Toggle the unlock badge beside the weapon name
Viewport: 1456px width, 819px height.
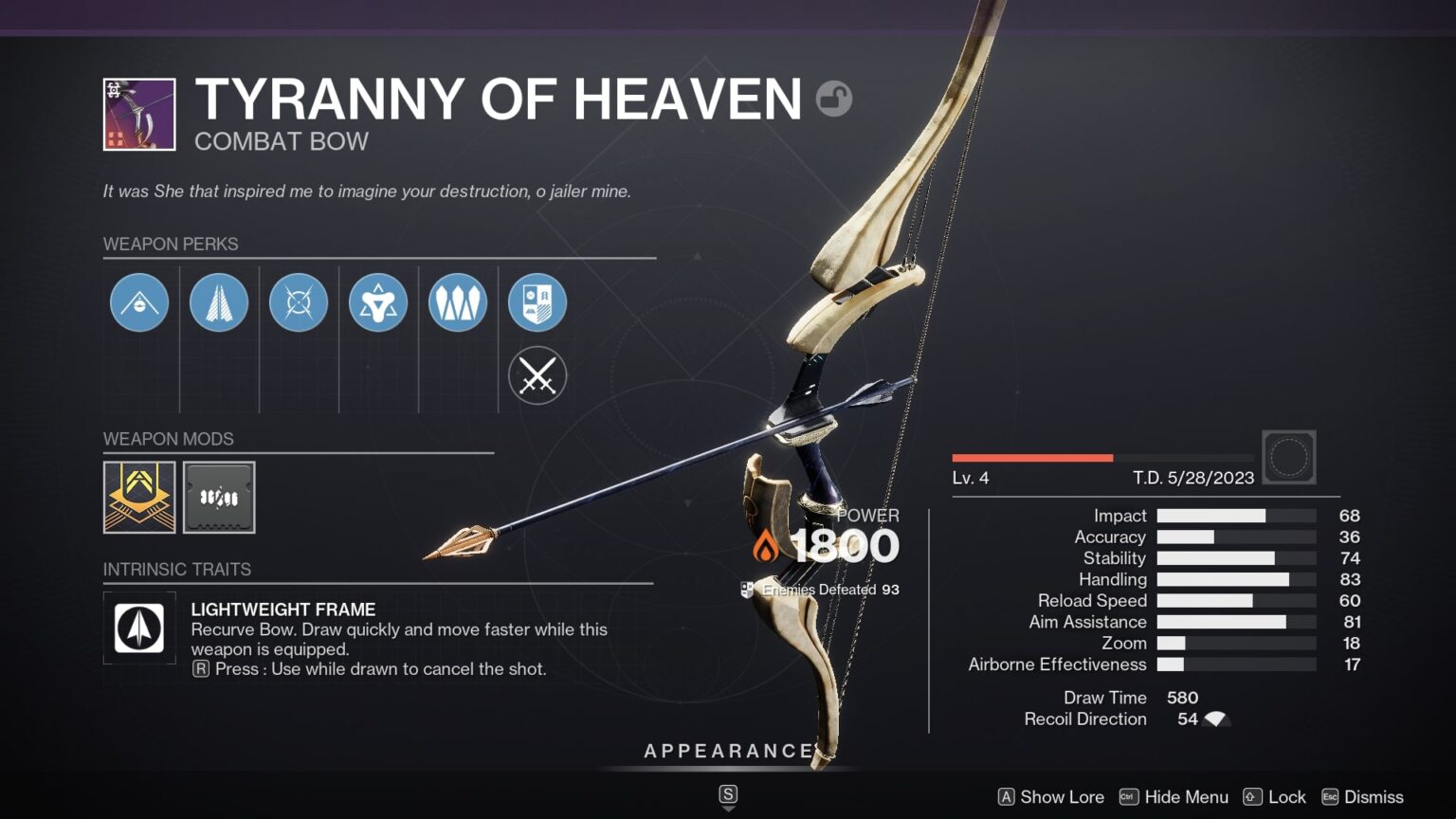coord(834,99)
